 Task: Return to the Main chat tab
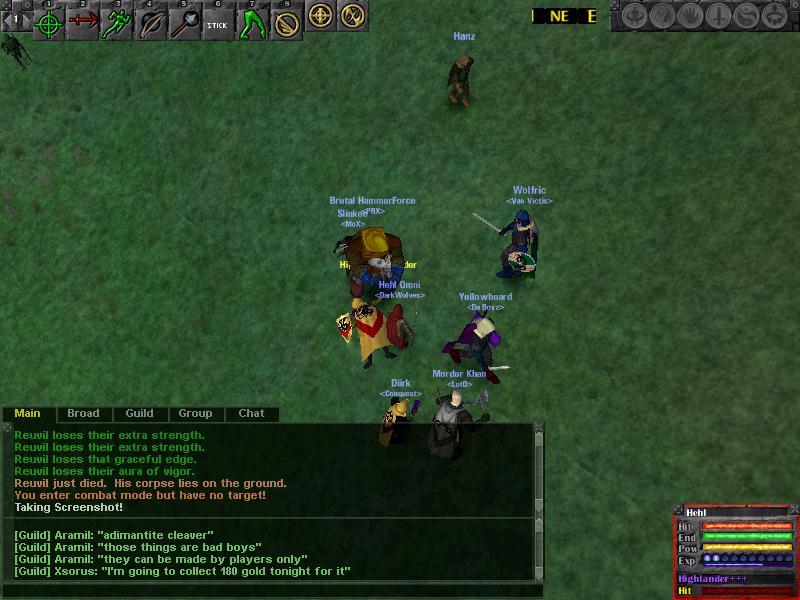[x=28, y=413]
